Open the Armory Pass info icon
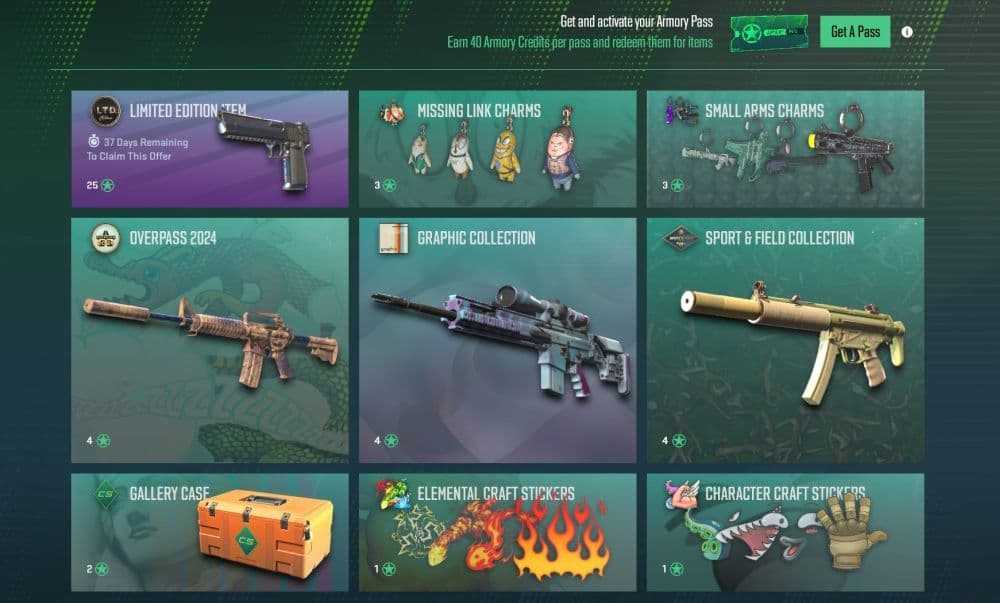This screenshot has height=603, width=1000. 907,32
